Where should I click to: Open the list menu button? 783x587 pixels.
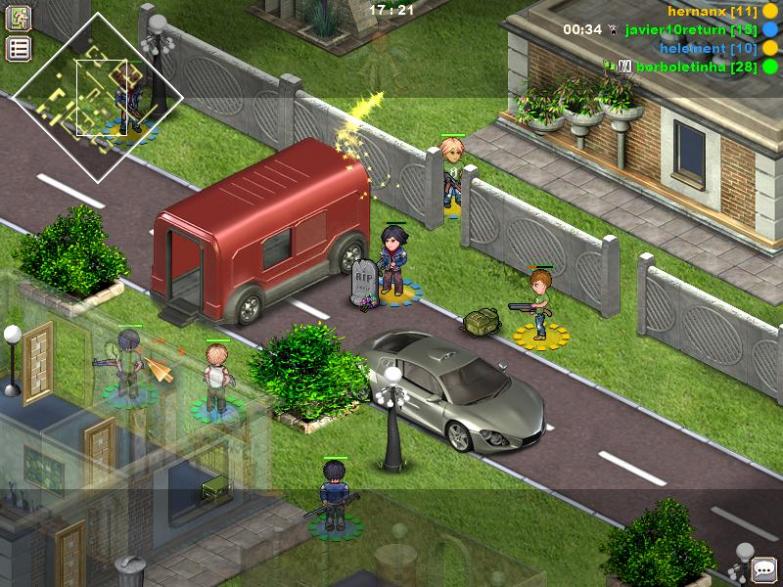coord(19,48)
